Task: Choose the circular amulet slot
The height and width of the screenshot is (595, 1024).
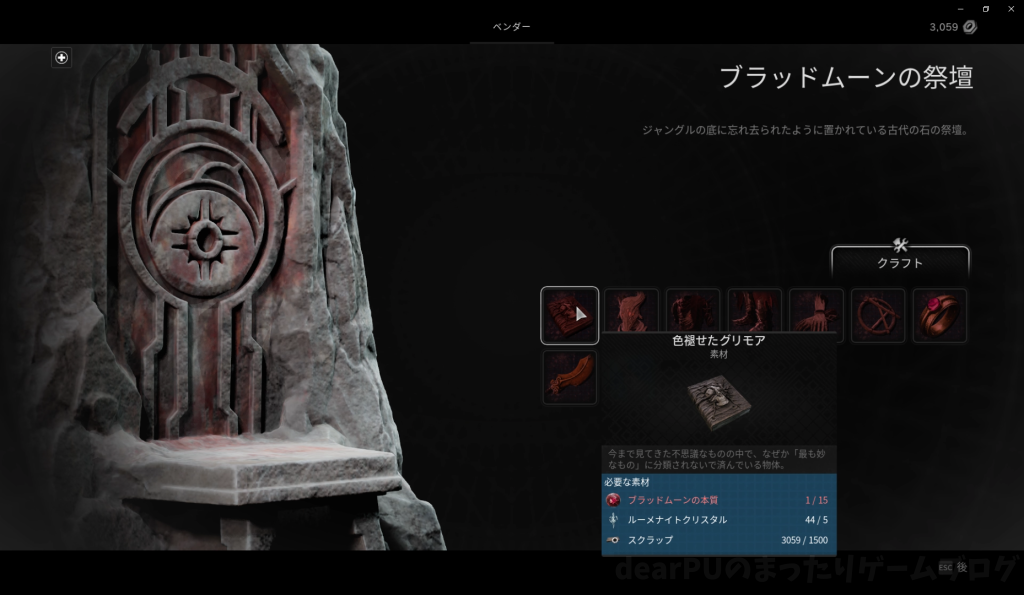Action: (x=878, y=316)
